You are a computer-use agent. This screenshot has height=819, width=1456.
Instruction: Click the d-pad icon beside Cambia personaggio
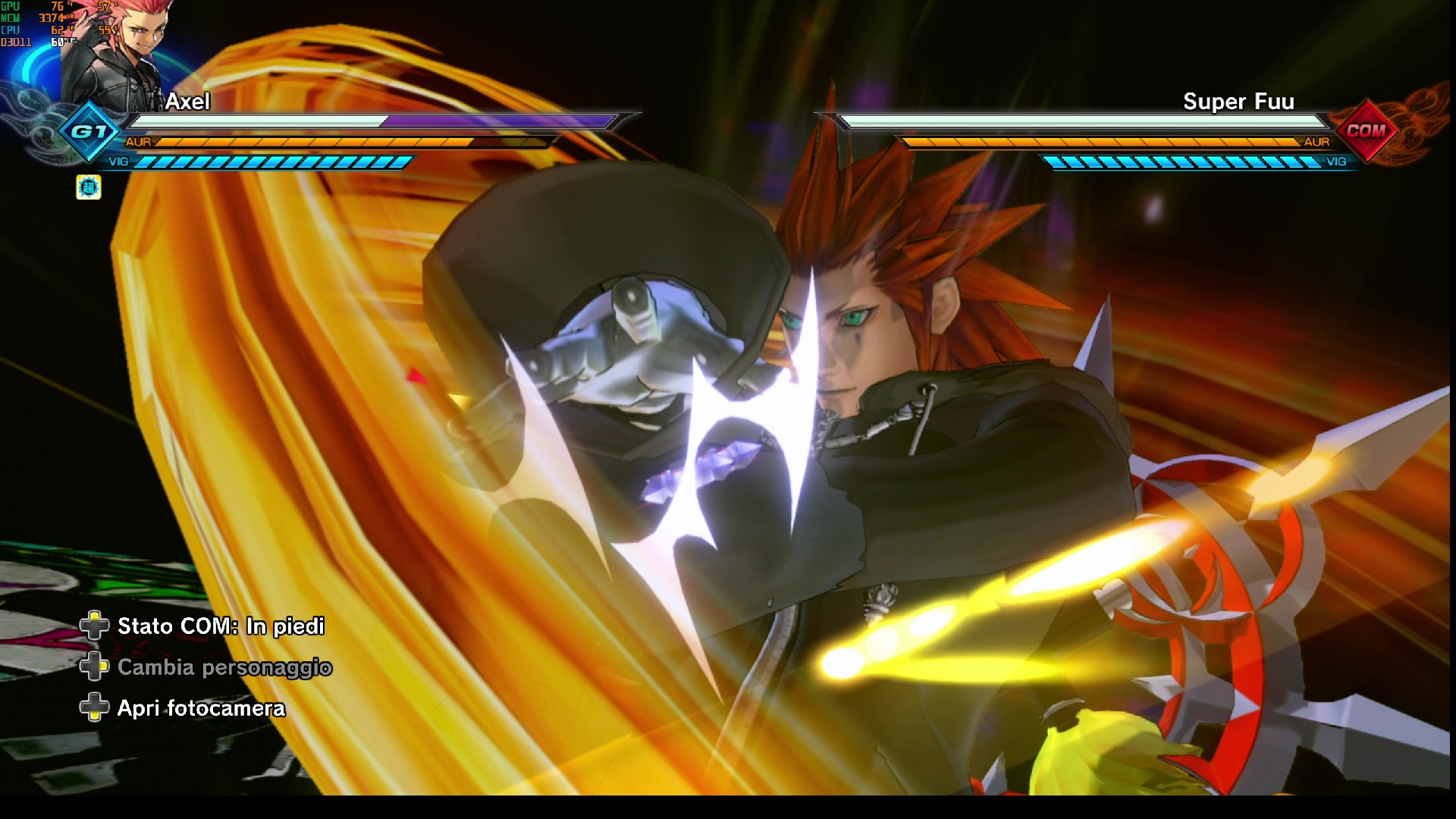pyautogui.click(x=96, y=667)
